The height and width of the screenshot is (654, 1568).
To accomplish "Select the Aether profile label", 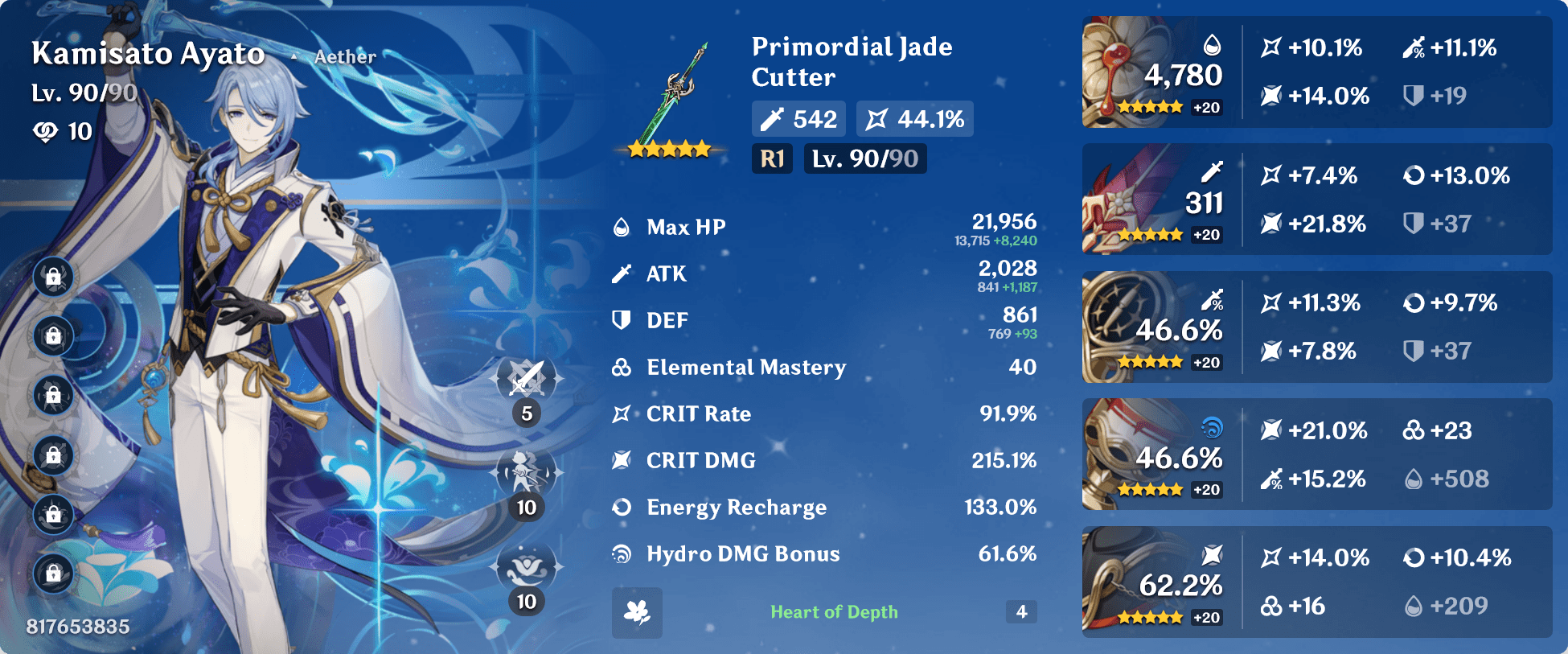I will (346, 57).
